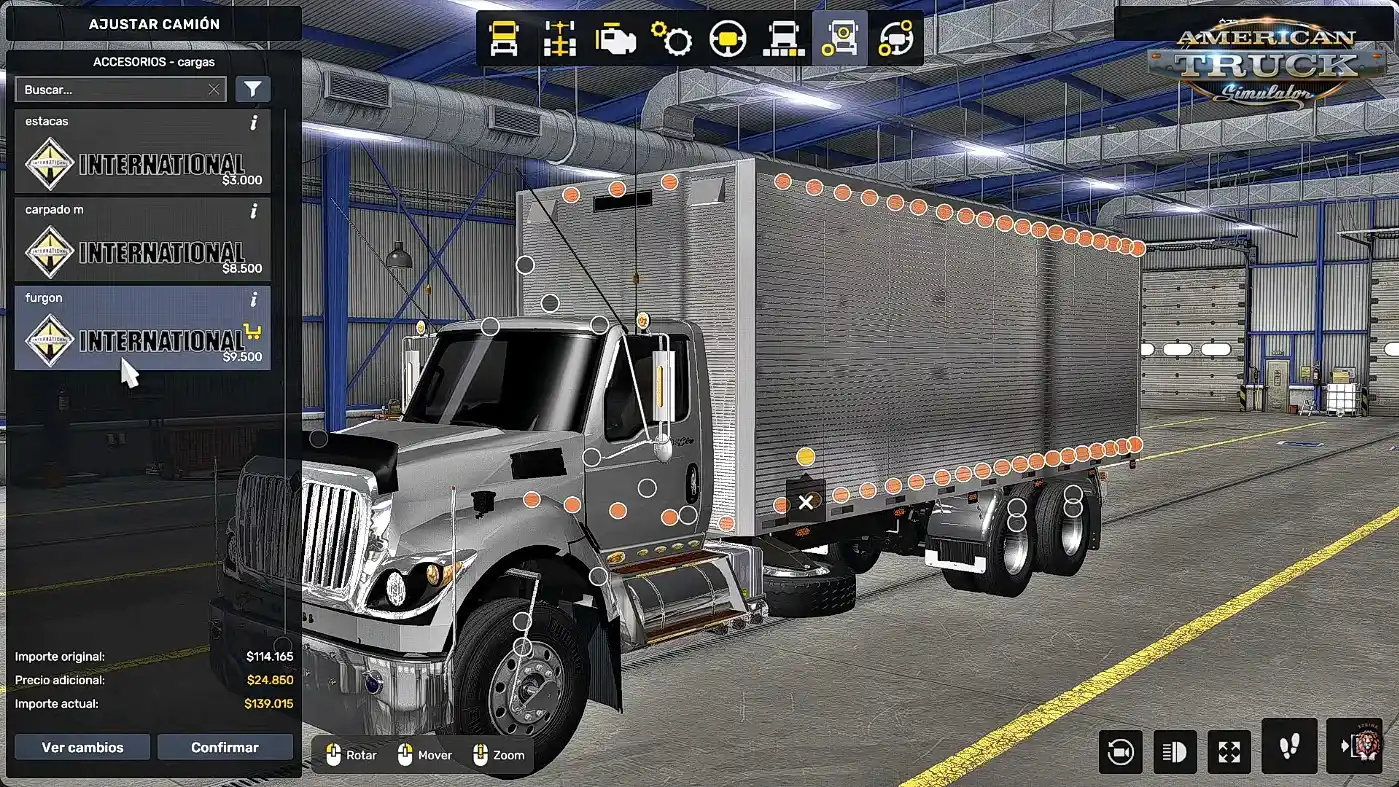The width and height of the screenshot is (1399, 787).
Task: Open the steering wheel interior category
Action: [728, 39]
